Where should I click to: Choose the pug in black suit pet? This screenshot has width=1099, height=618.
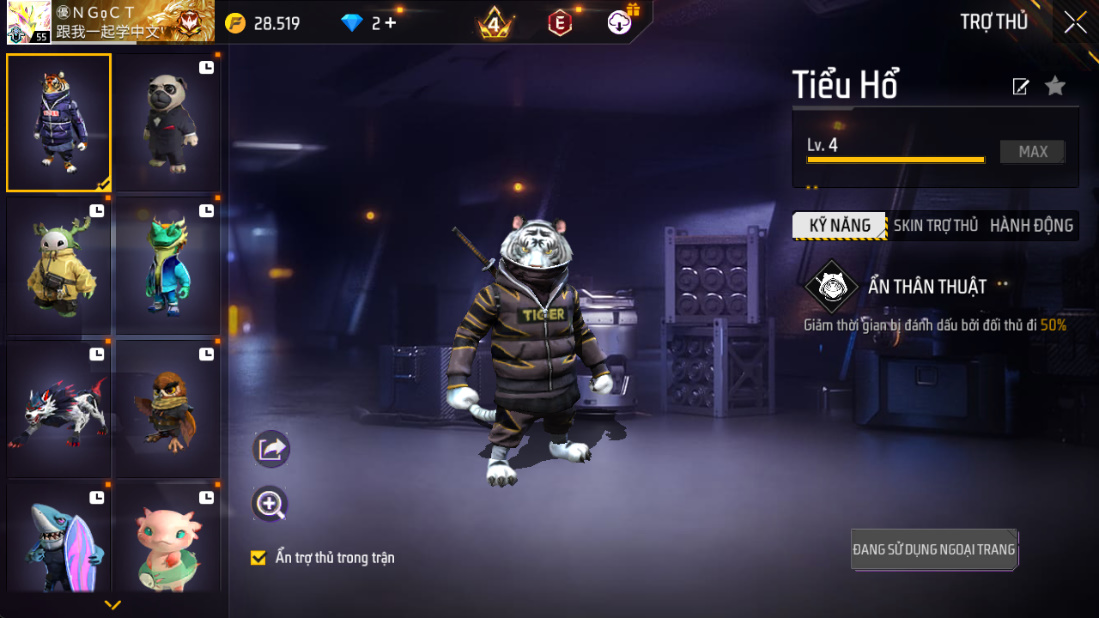coord(167,122)
